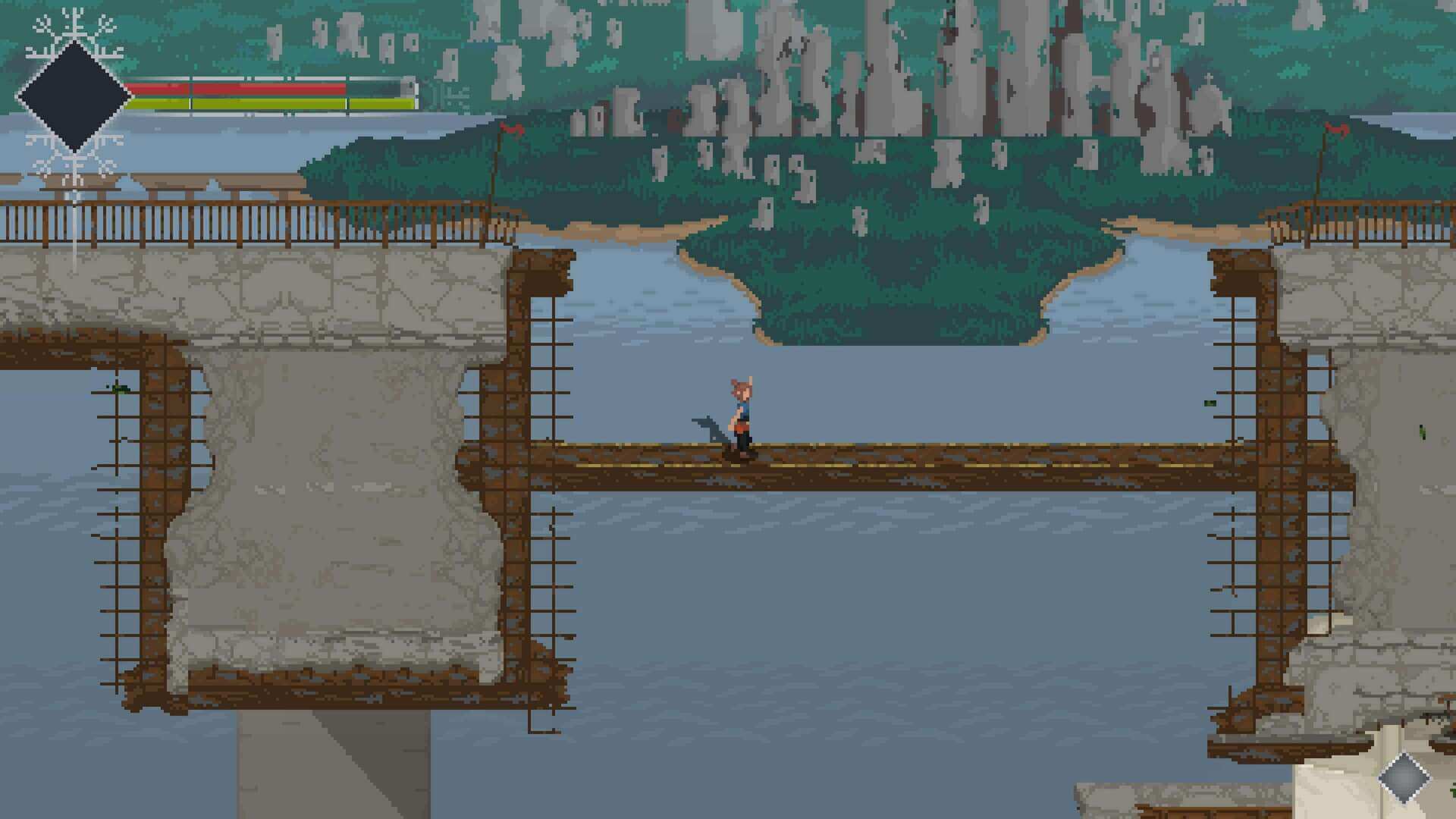Select the small grey diamond icon

click(1403, 777)
